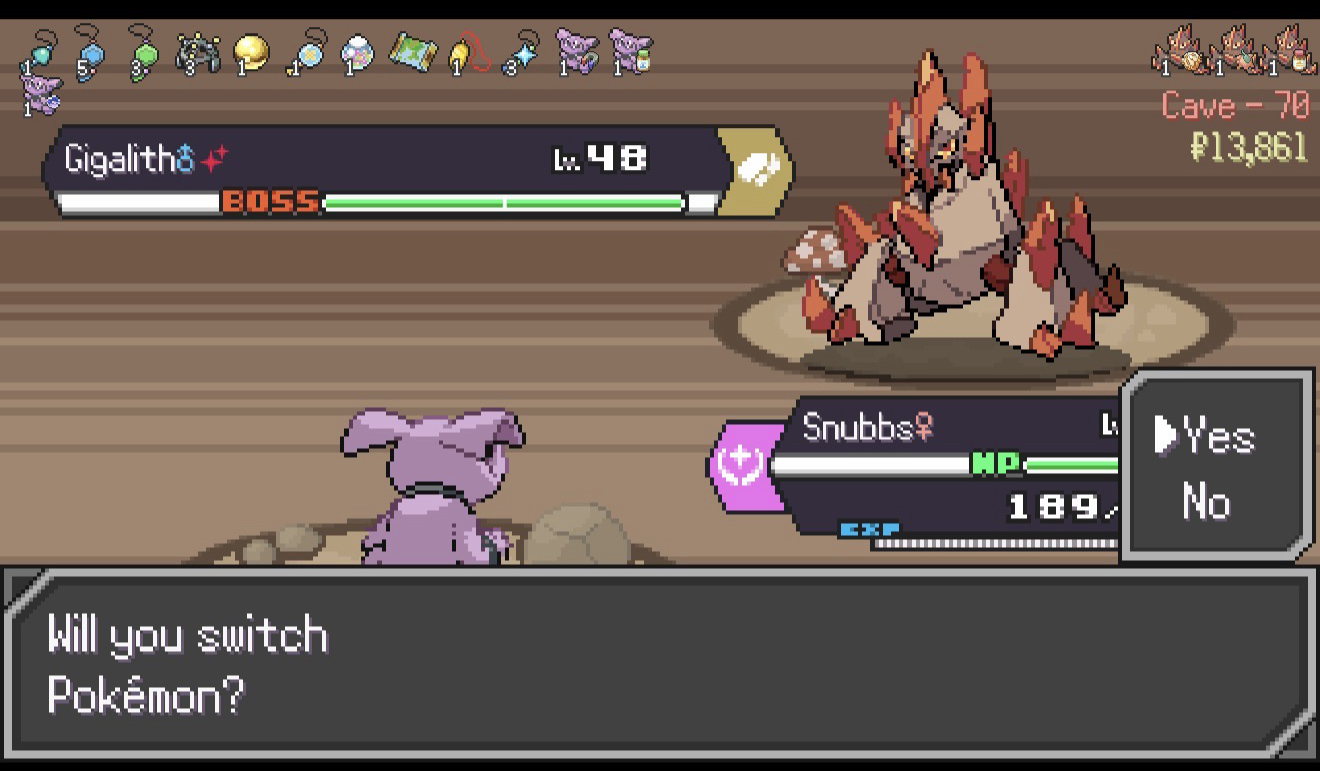Viewport: 1320px width, 771px height.
Task: Click the Exp. Share device icon
Action: (197, 53)
